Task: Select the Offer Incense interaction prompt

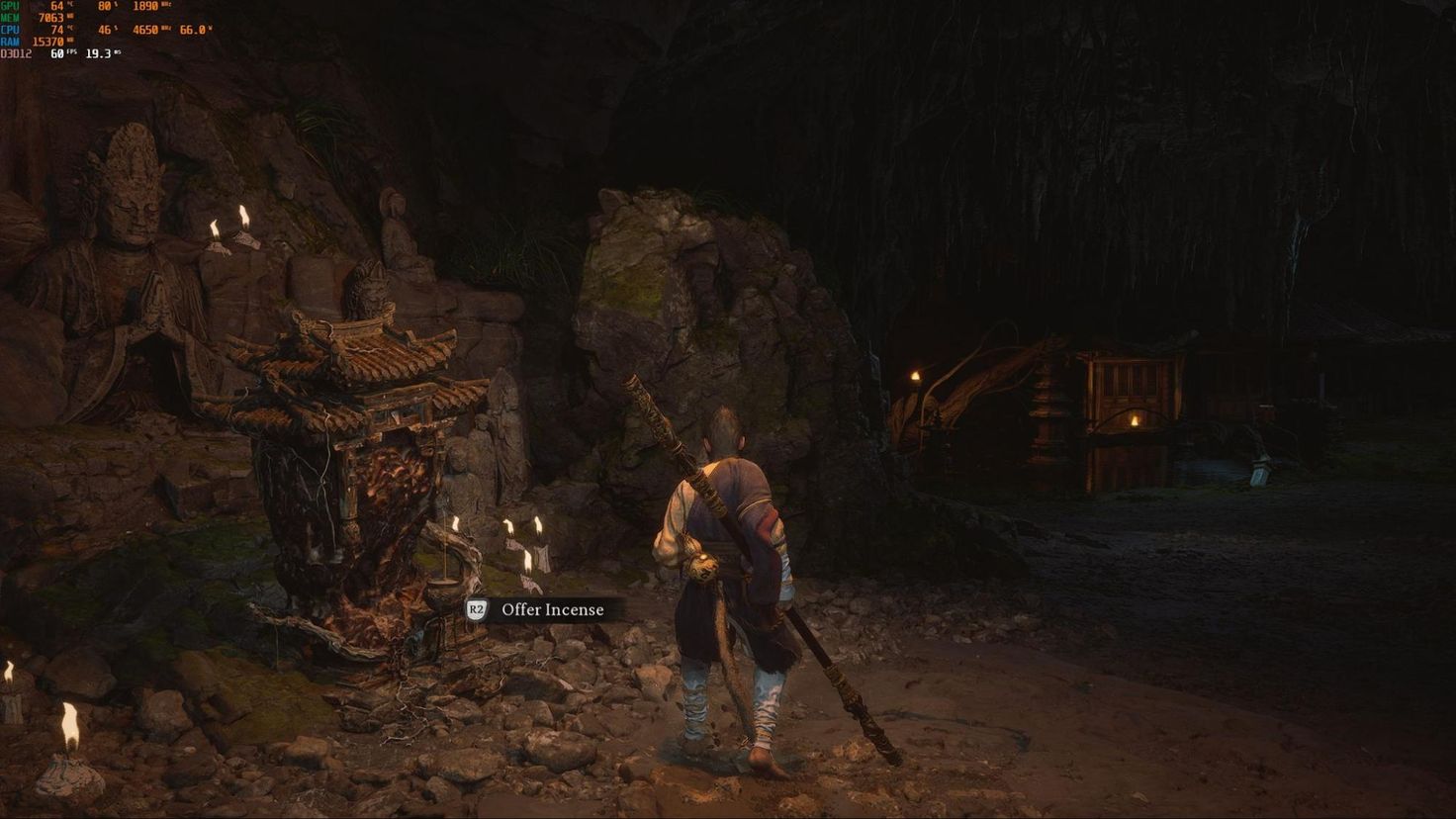Action: point(534,609)
